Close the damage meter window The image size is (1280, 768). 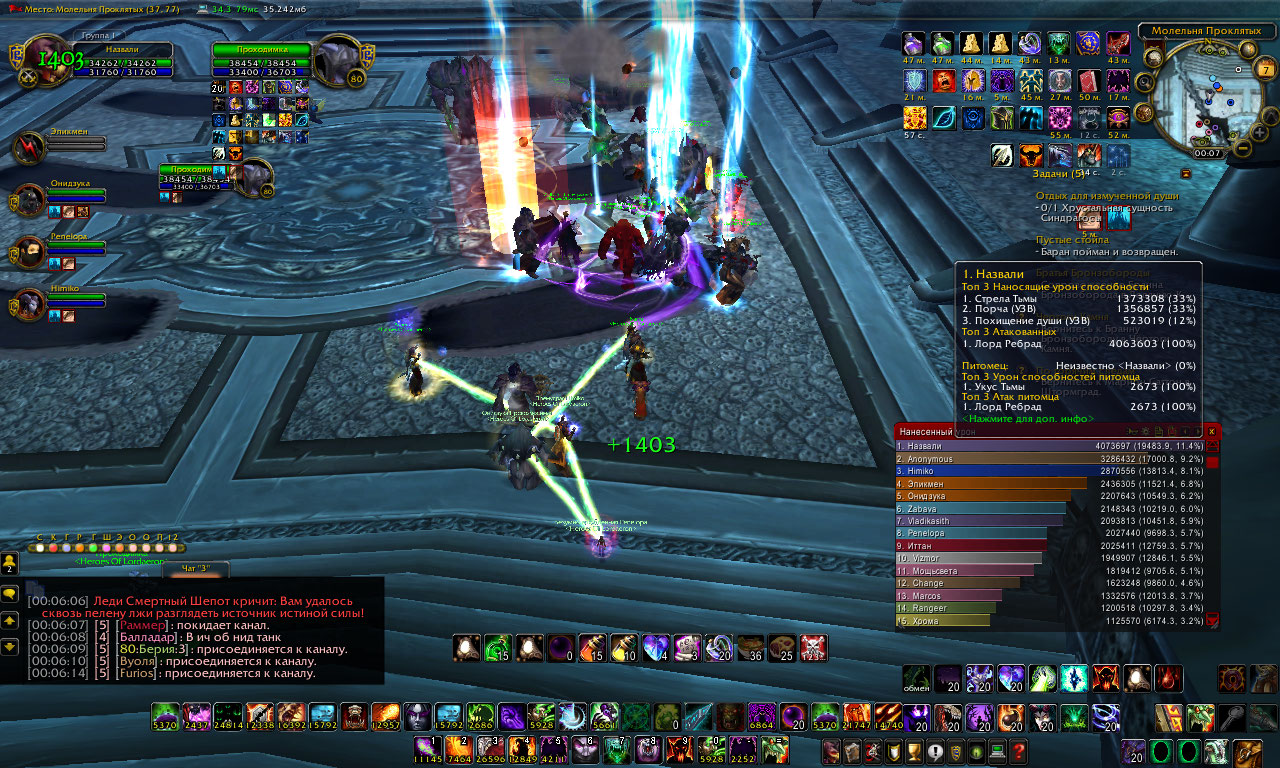tap(1212, 431)
